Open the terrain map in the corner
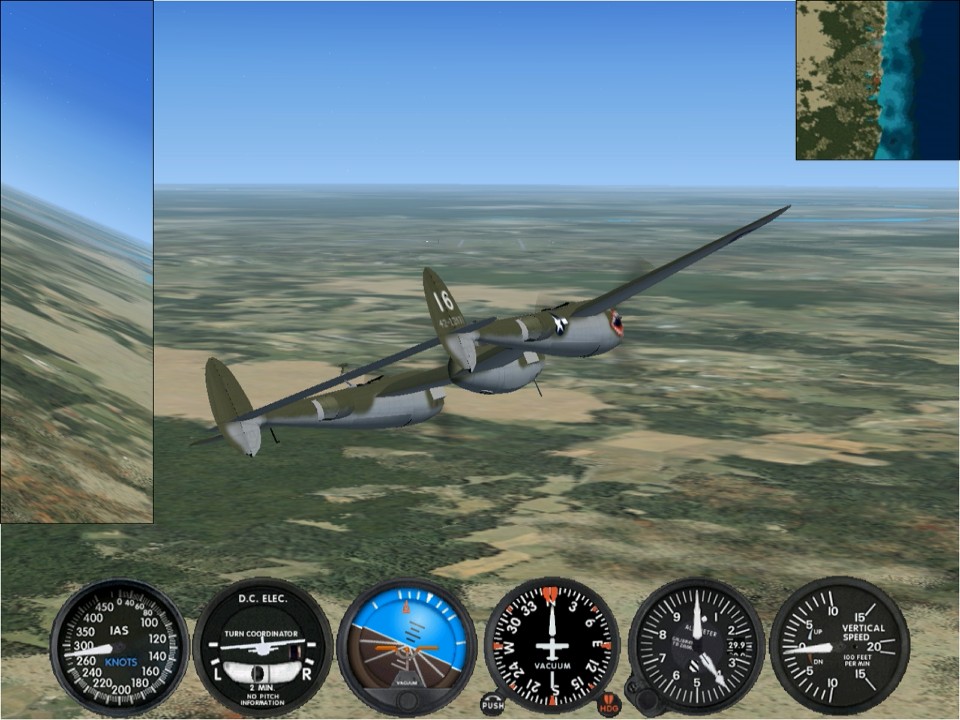 tap(877, 80)
